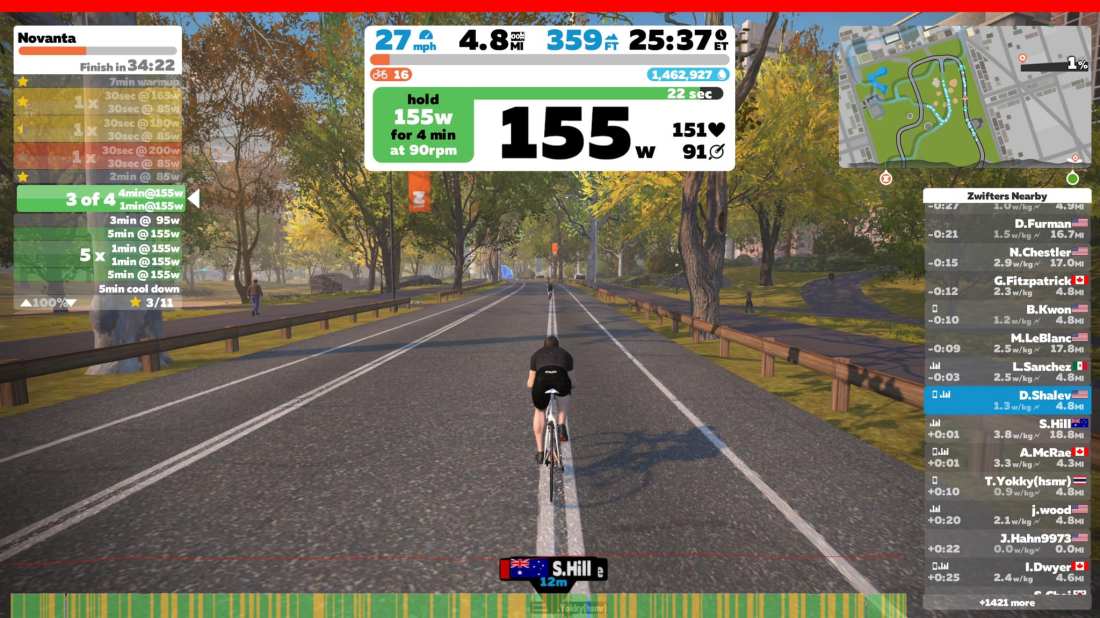
Task: Select the highlighted D.Shalev row
Action: pos(1006,400)
